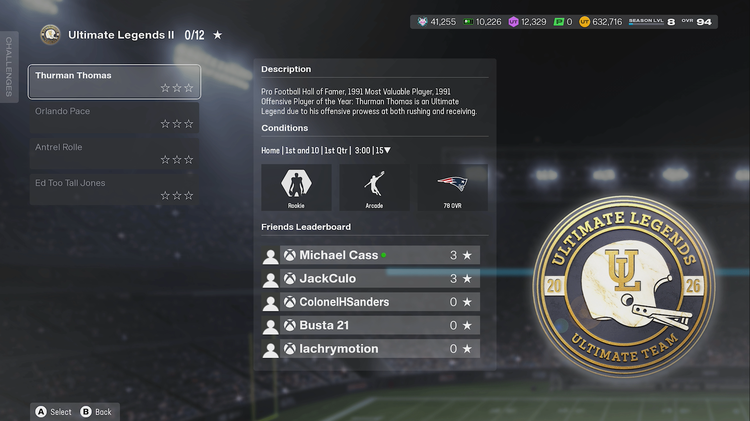Select the Rookie difficulty tile
Image resolution: width=750 pixels, height=421 pixels.
tap(296, 187)
